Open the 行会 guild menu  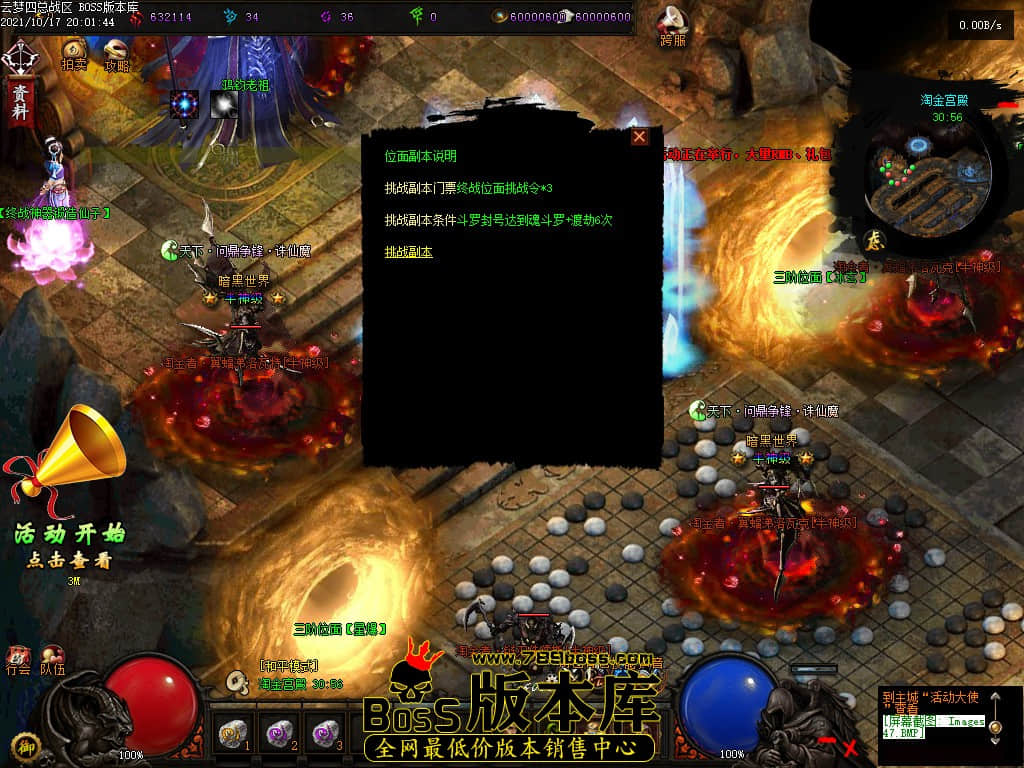tap(18, 660)
